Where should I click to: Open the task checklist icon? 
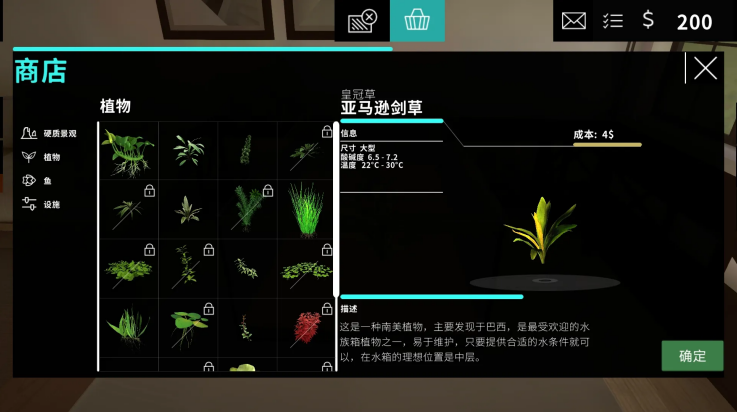613,21
